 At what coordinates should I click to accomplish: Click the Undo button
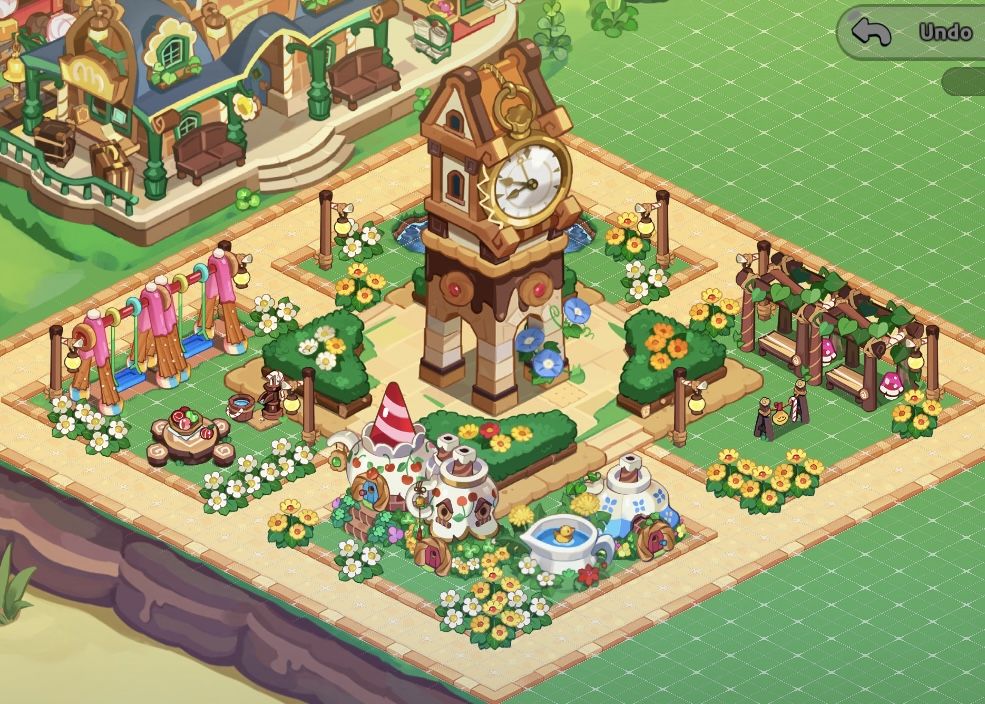click(x=913, y=32)
